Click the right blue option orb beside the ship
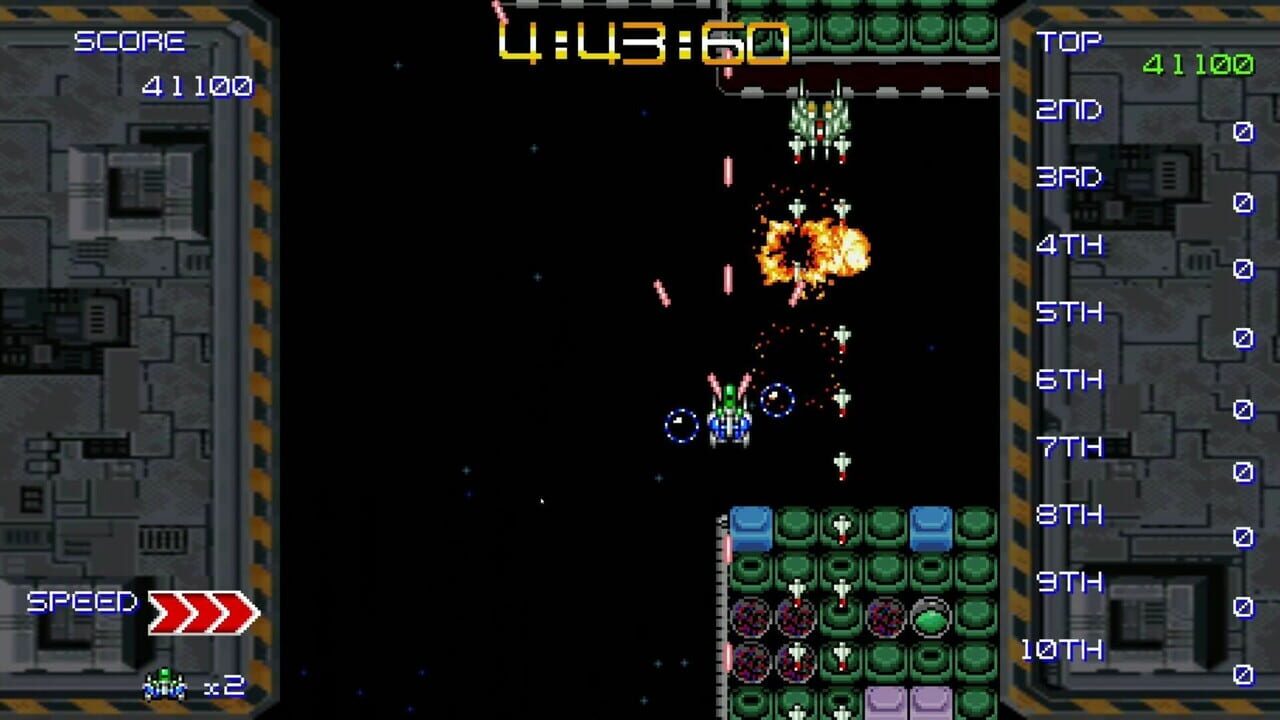 tap(775, 400)
